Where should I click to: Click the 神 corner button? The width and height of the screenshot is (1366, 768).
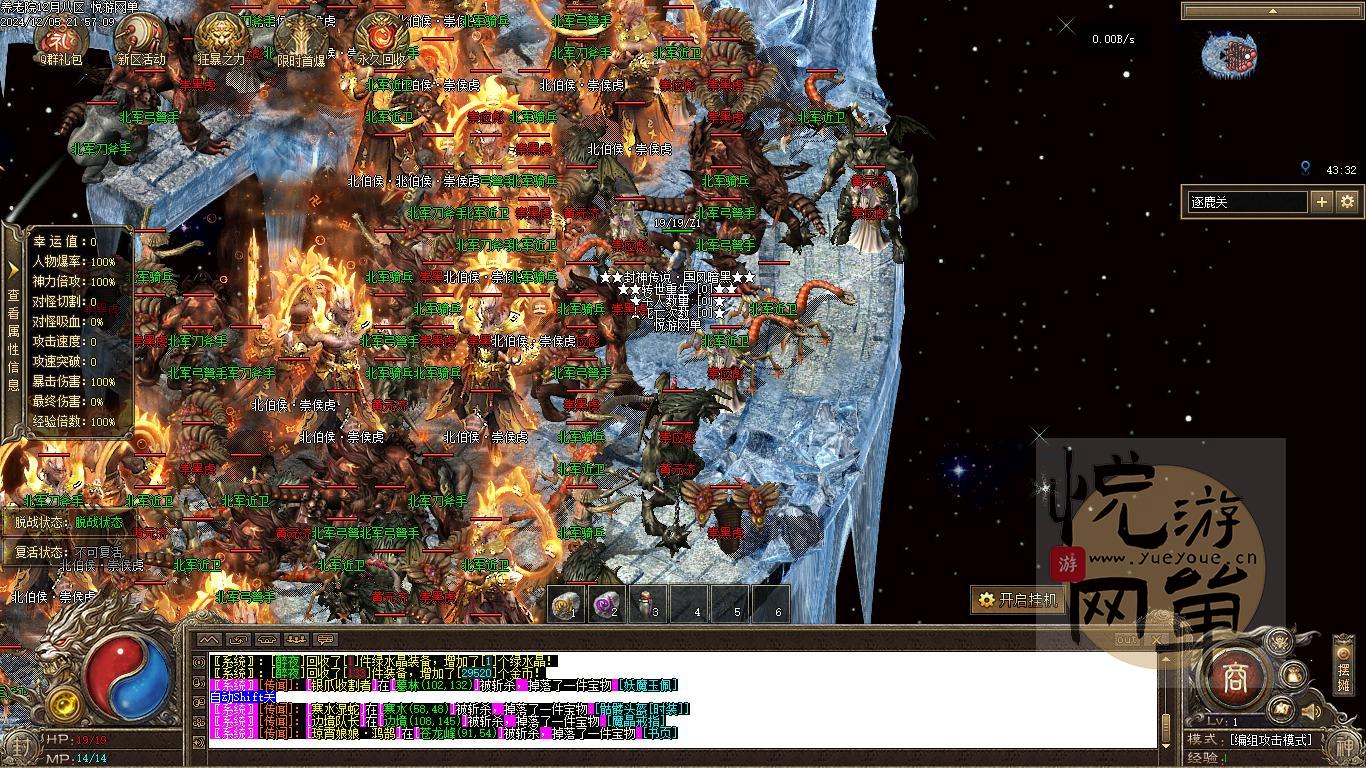click(x=1345, y=746)
